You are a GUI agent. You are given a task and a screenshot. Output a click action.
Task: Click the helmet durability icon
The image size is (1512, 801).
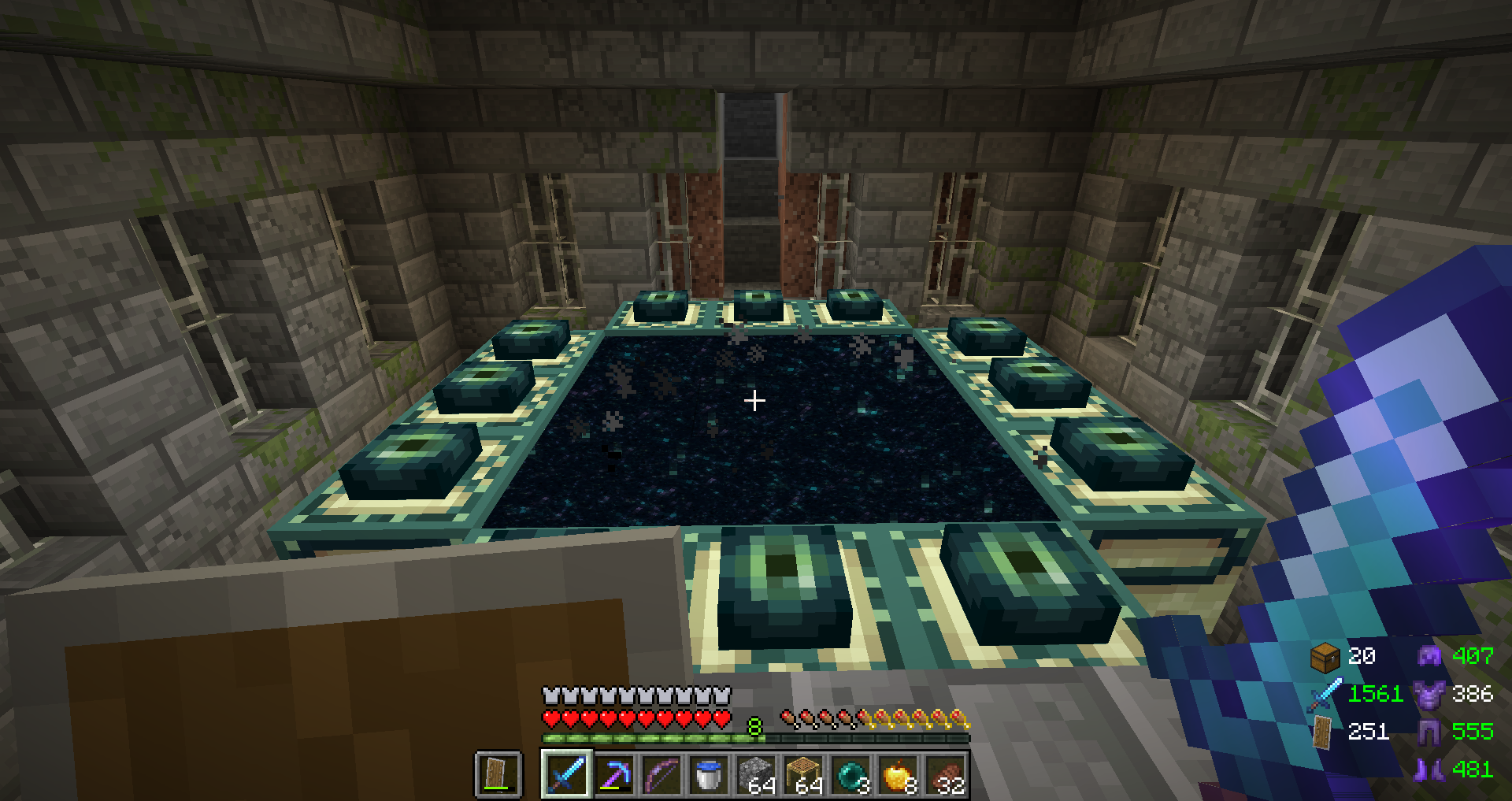(1429, 655)
